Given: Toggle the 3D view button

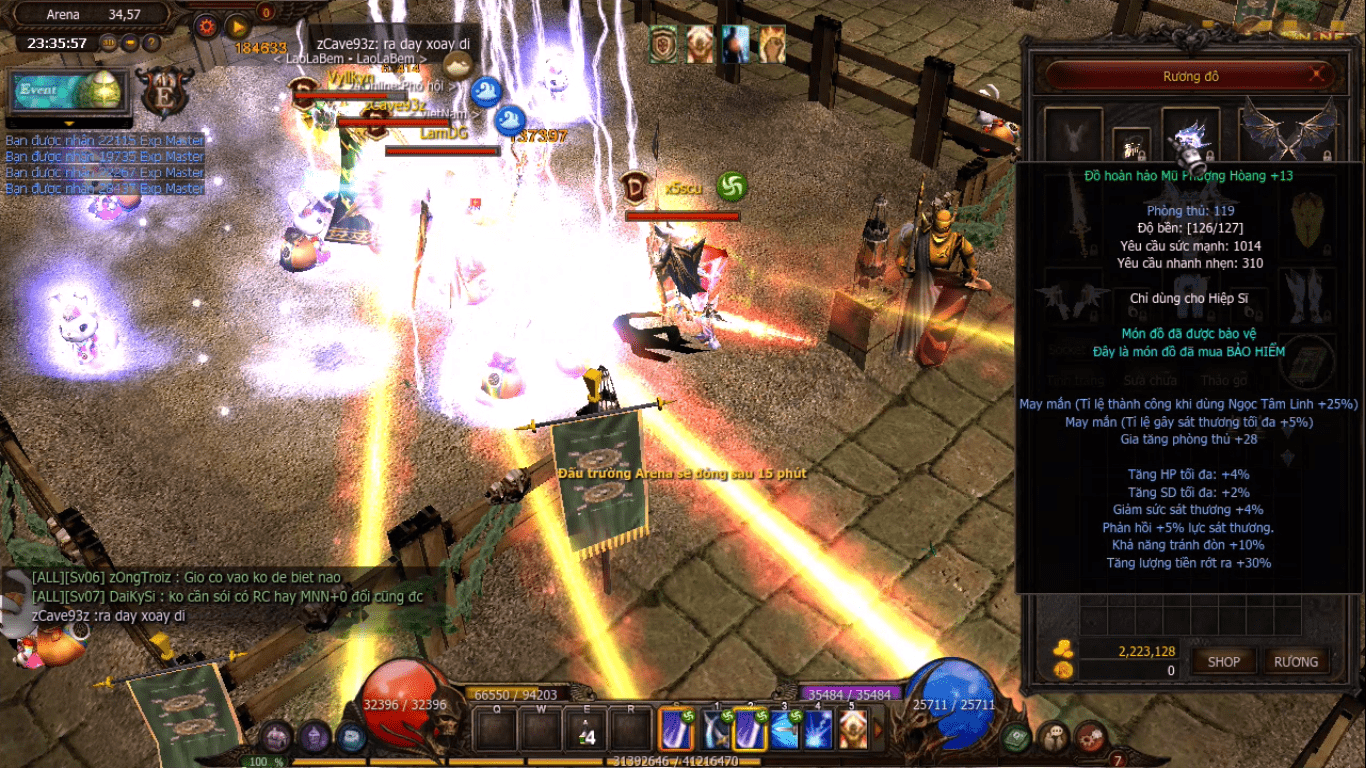Looking at the screenshot, I should click(109, 43).
